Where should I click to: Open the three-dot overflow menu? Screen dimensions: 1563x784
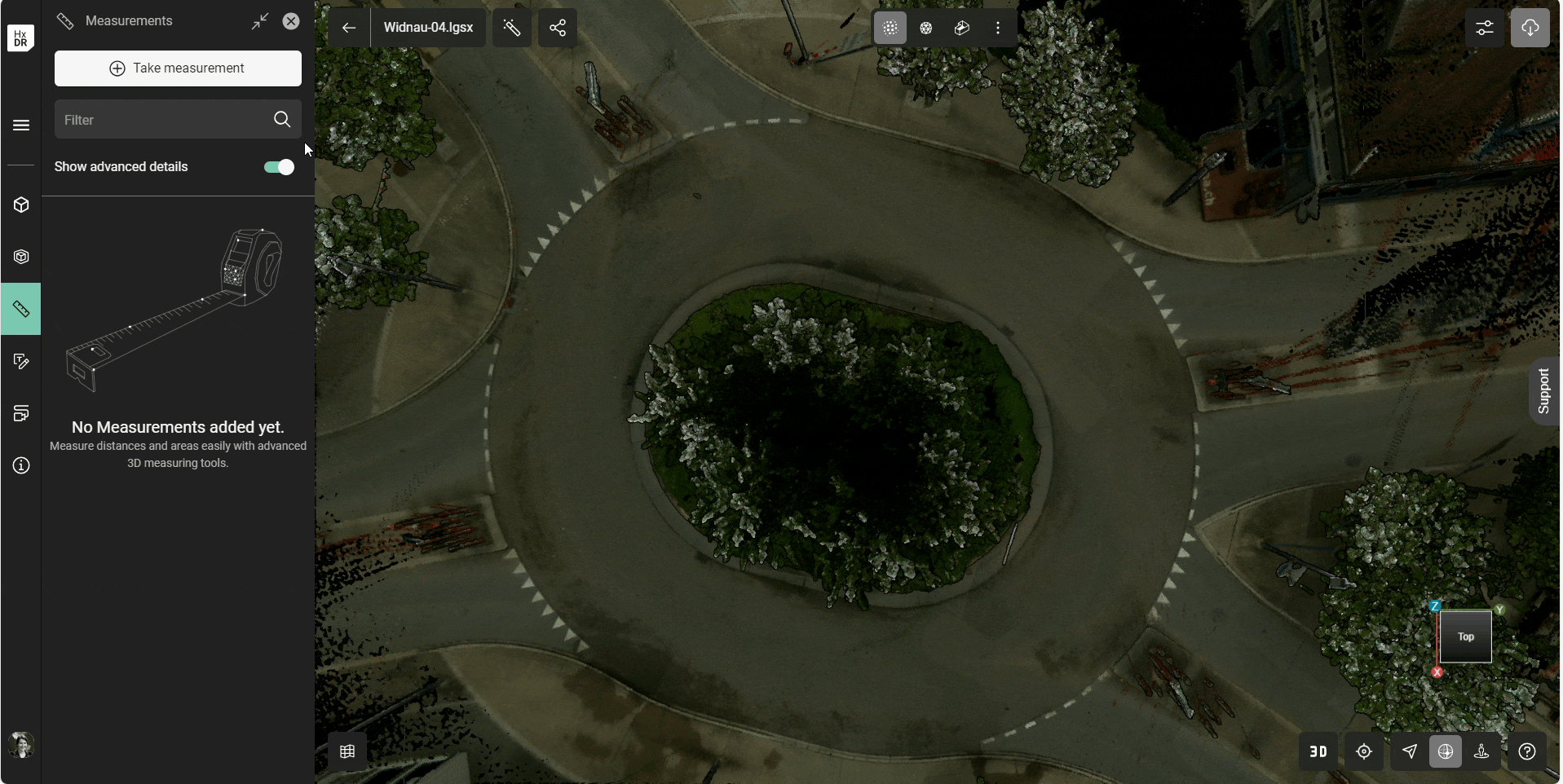coord(998,27)
